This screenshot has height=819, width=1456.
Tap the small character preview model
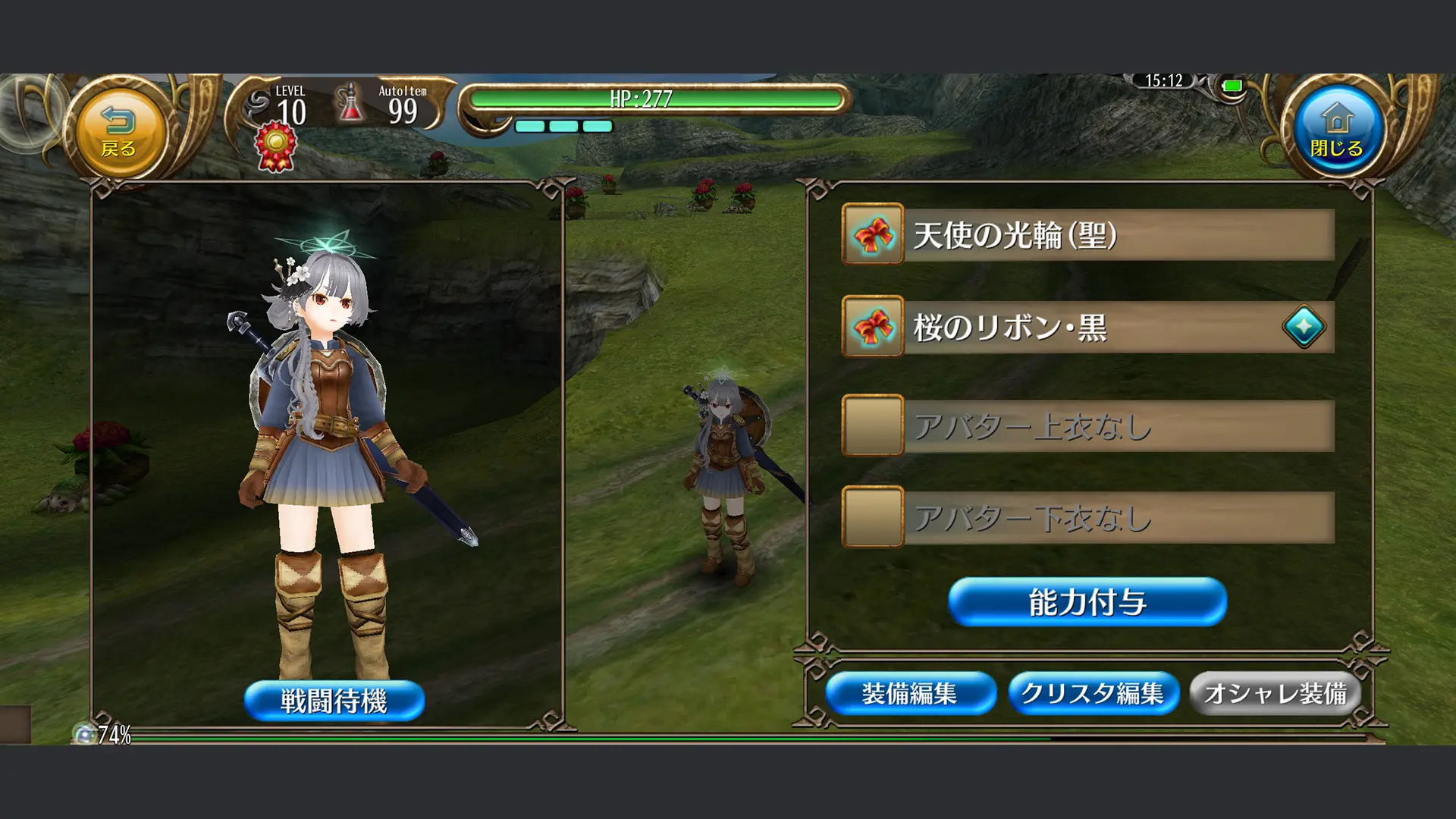pos(724,463)
